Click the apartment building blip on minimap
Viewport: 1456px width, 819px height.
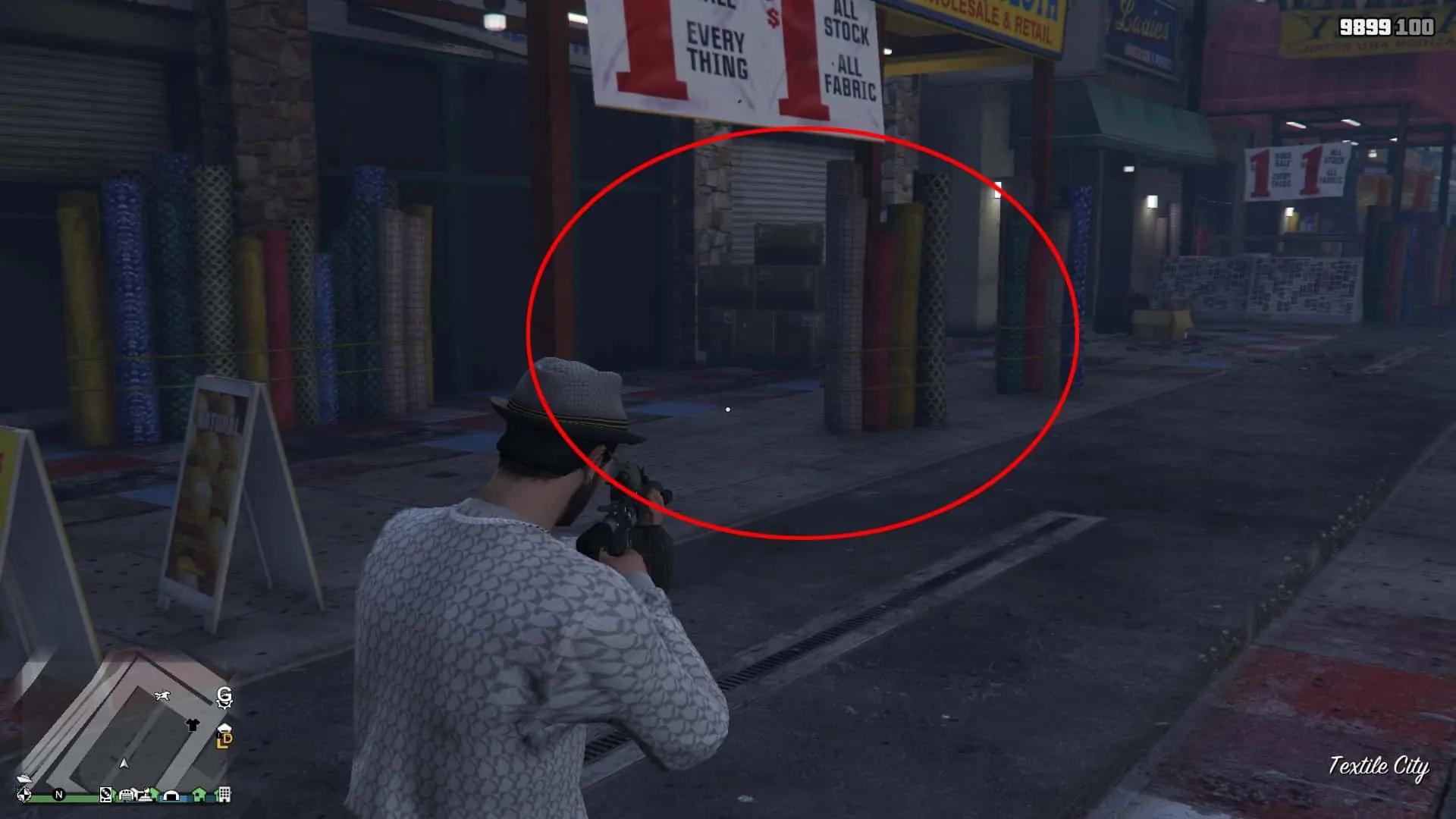(x=224, y=795)
